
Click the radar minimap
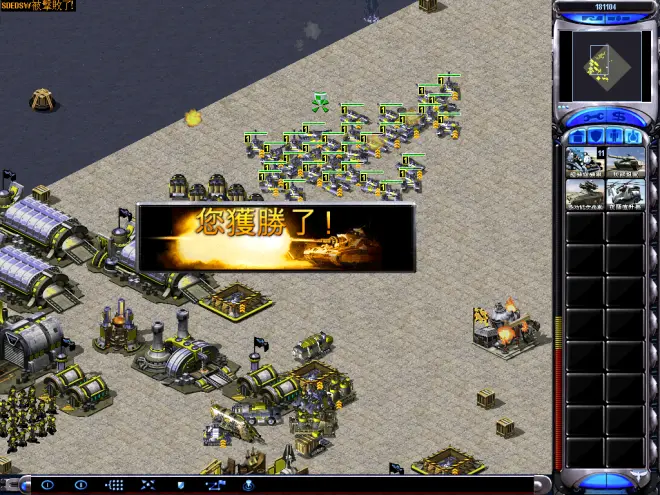point(599,66)
